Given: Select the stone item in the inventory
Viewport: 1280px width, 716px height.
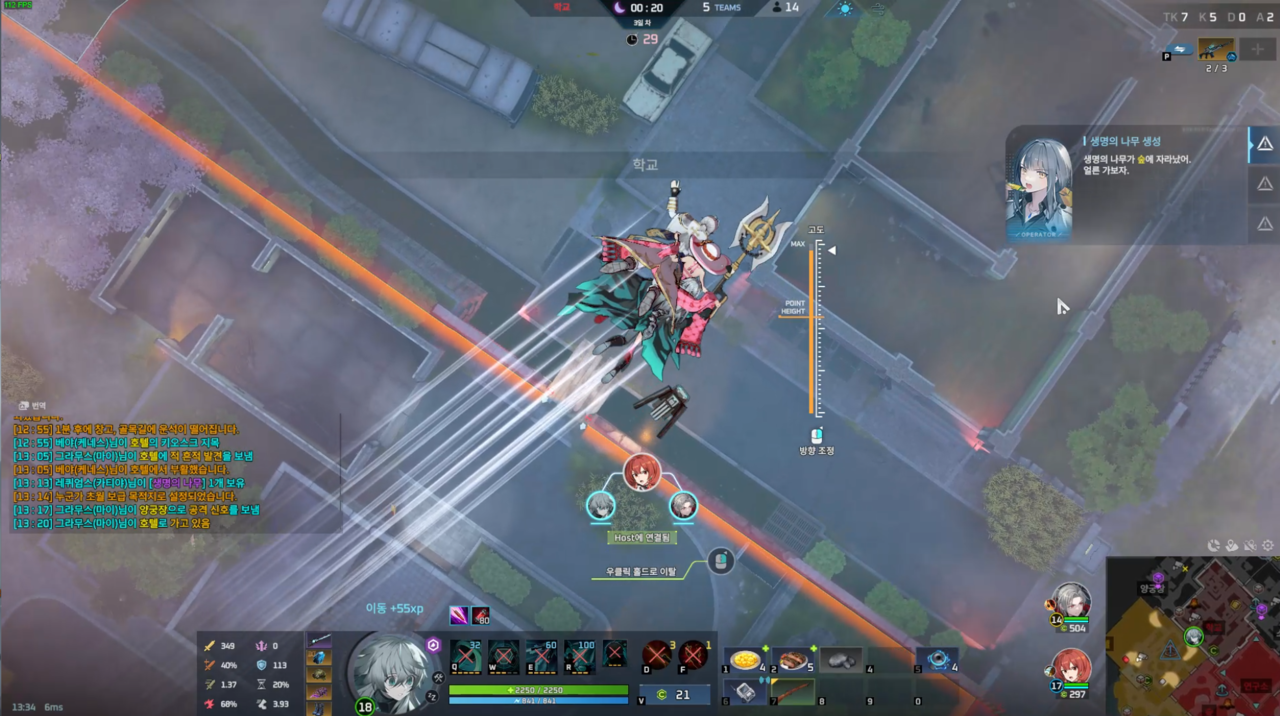Looking at the screenshot, I should (840, 660).
